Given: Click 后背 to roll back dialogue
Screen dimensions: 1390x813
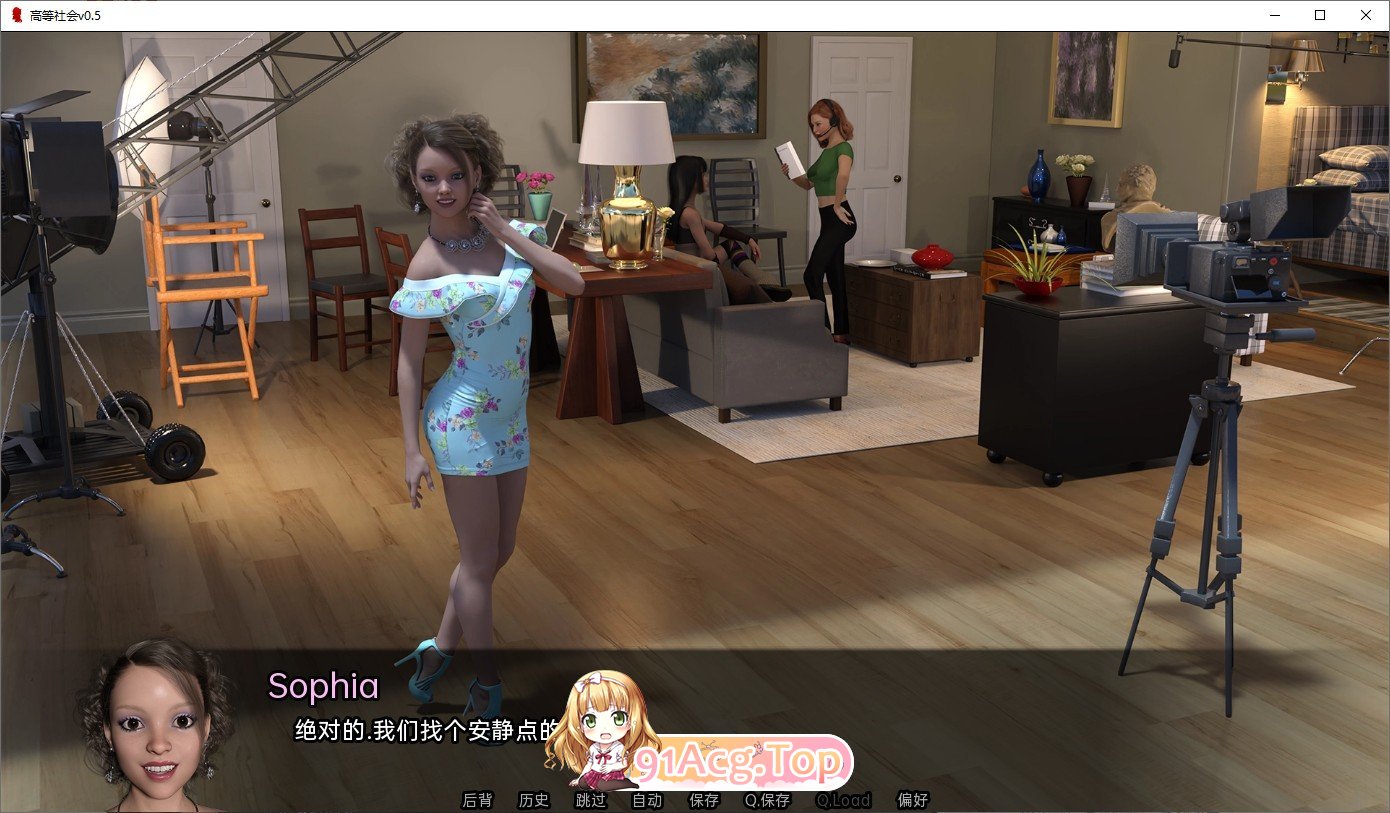Looking at the screenshot, I should [x=477, y=800].
